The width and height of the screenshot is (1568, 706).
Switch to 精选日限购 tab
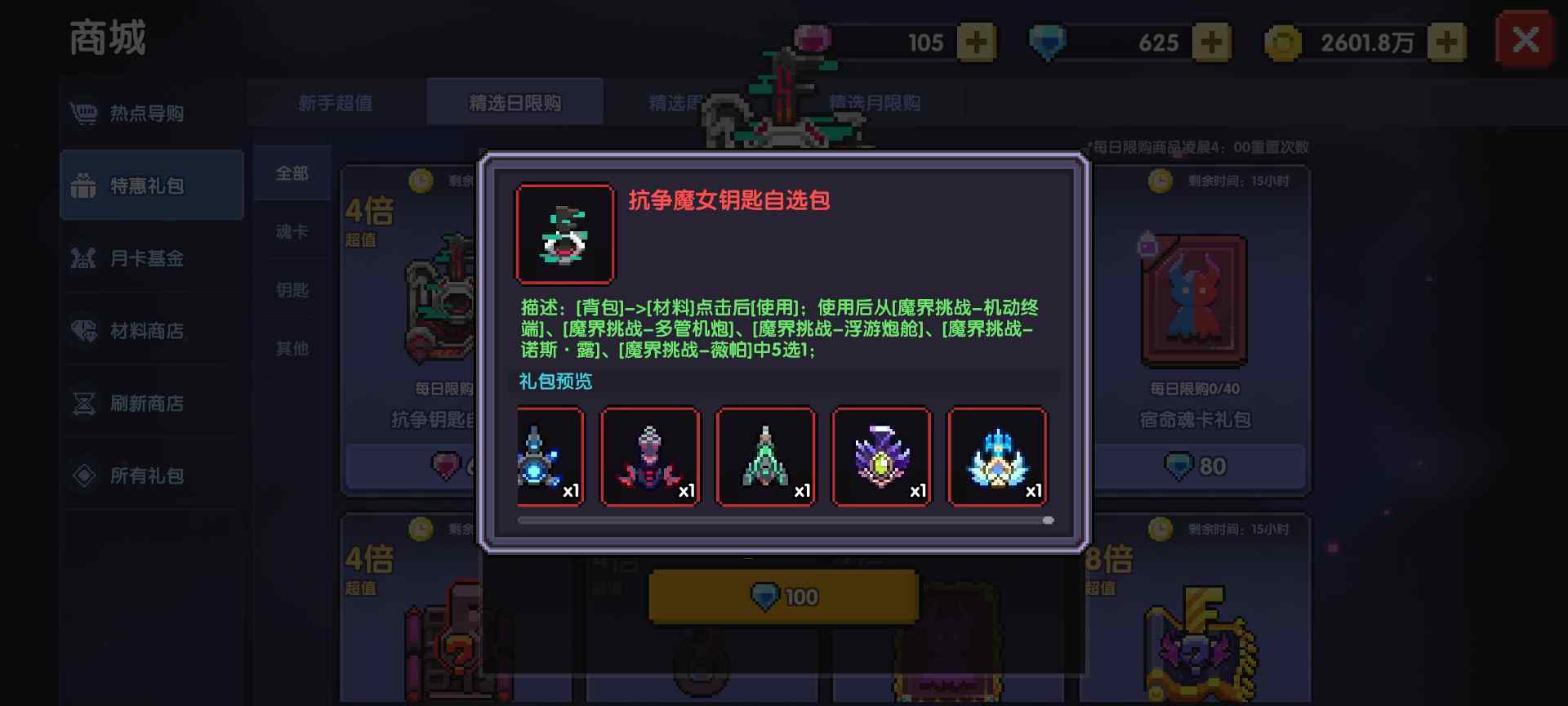[x=514, y=103]
